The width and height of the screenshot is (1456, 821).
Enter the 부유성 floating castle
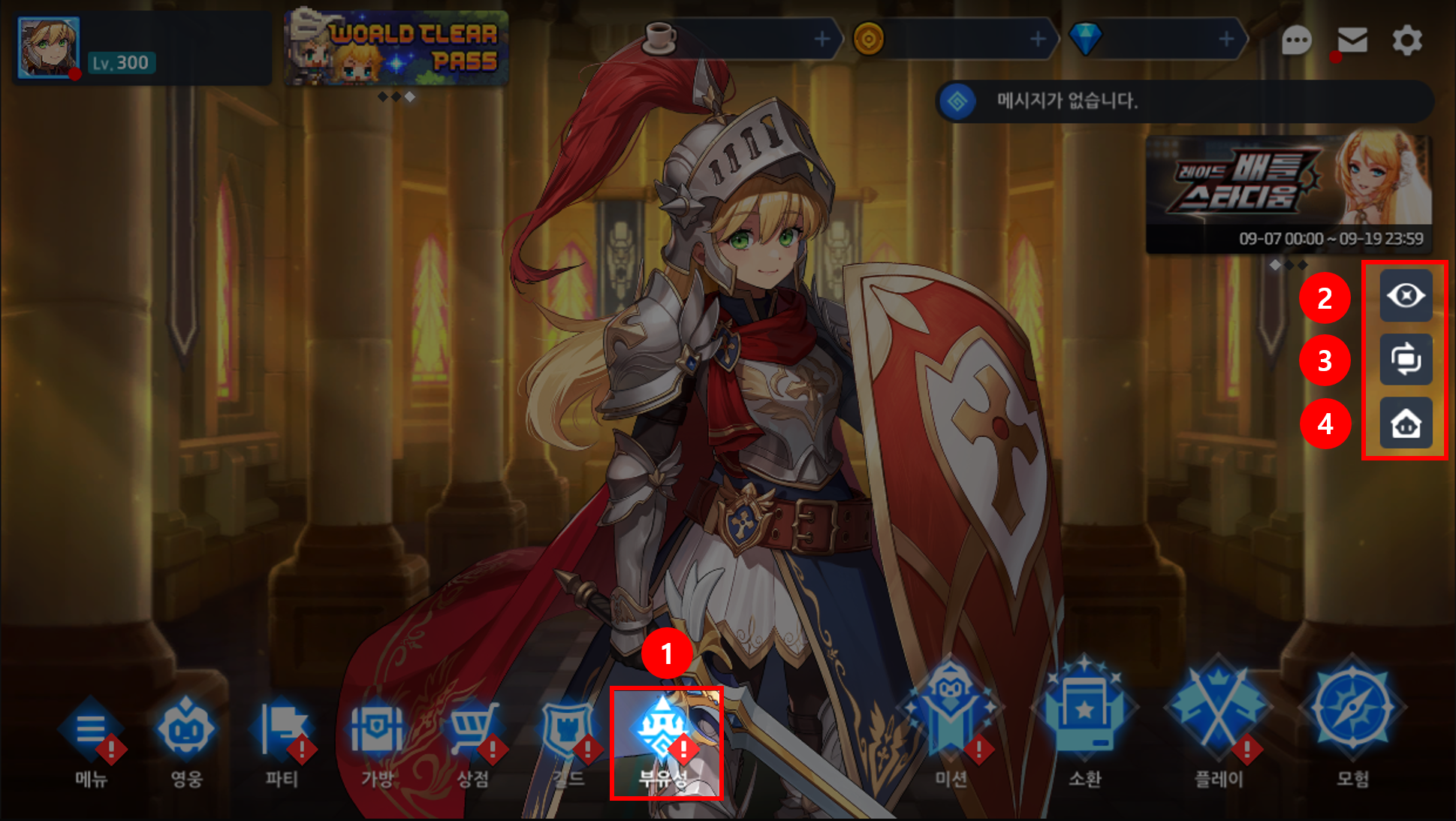coord(664,740)
